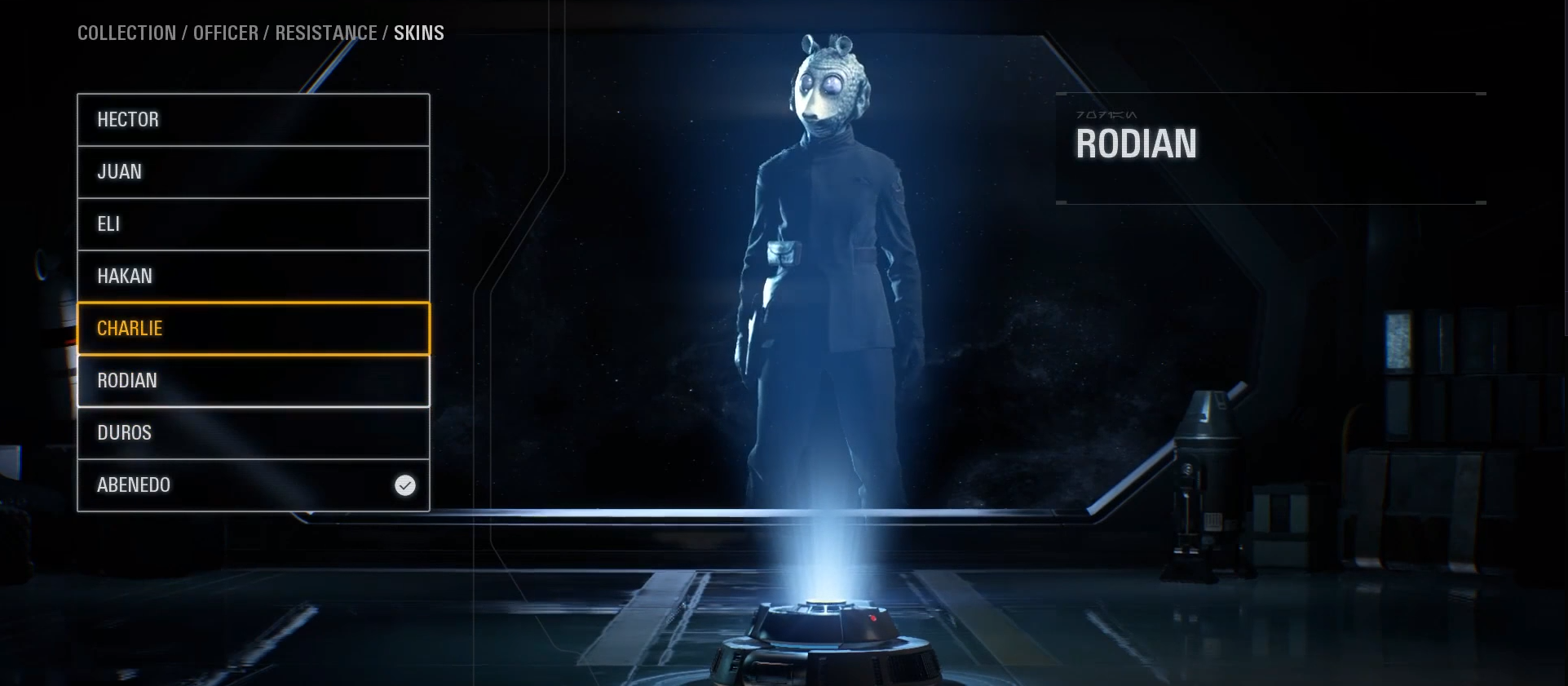Click the highlighted Charlie skin
Image resolution: width=1568 pixels, height=686 pixels.
(253, 328)
